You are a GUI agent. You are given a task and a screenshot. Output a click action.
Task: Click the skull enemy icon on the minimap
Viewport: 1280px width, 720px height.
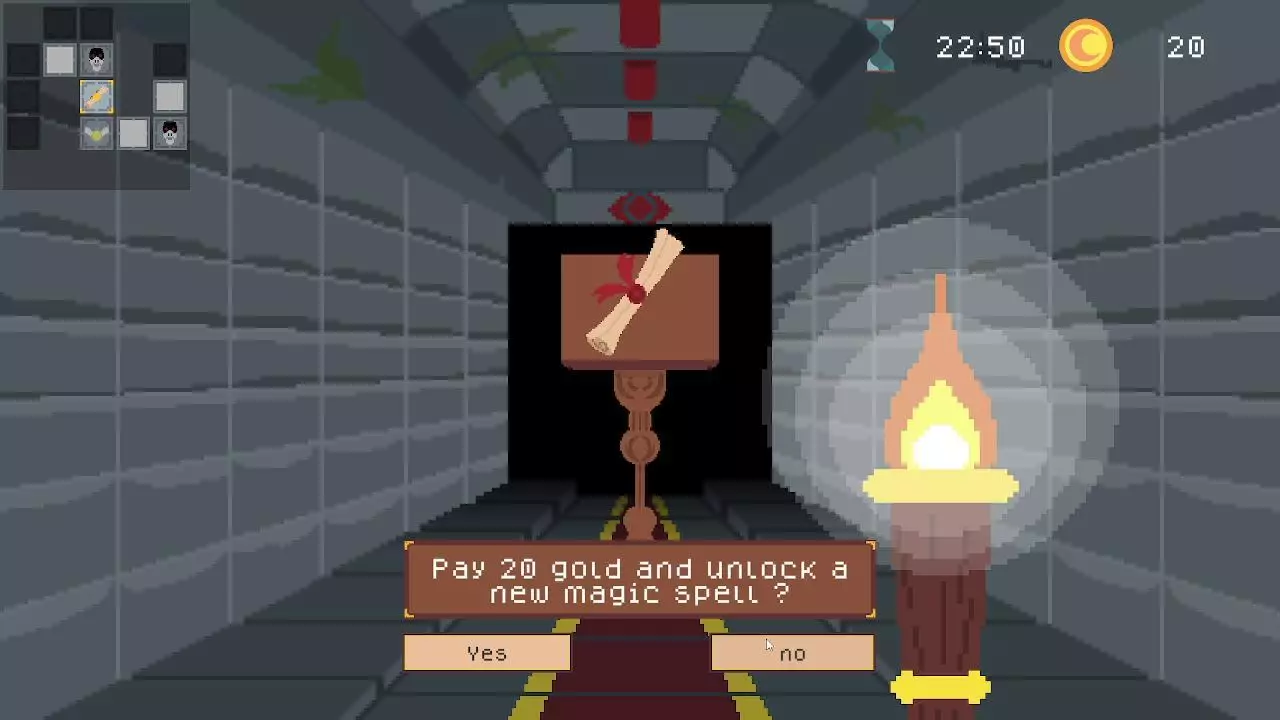click(95, 59)
